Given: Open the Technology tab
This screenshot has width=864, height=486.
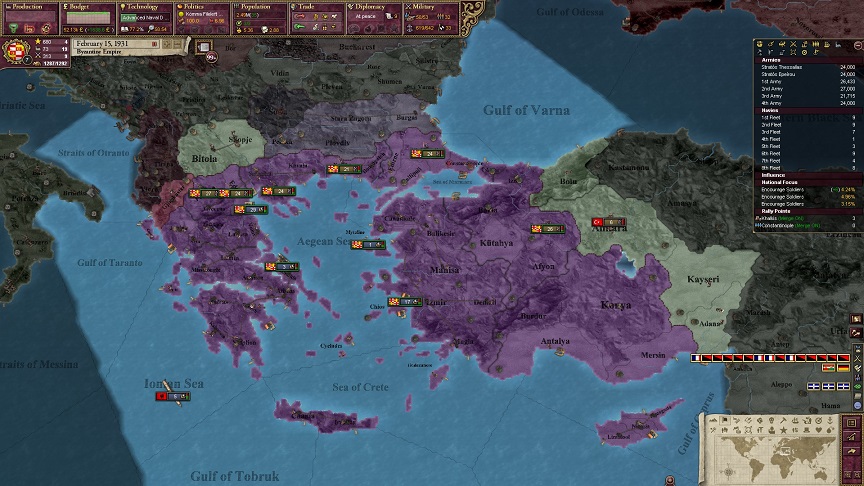Looking at the screenshot, I should tap(146, 6).
